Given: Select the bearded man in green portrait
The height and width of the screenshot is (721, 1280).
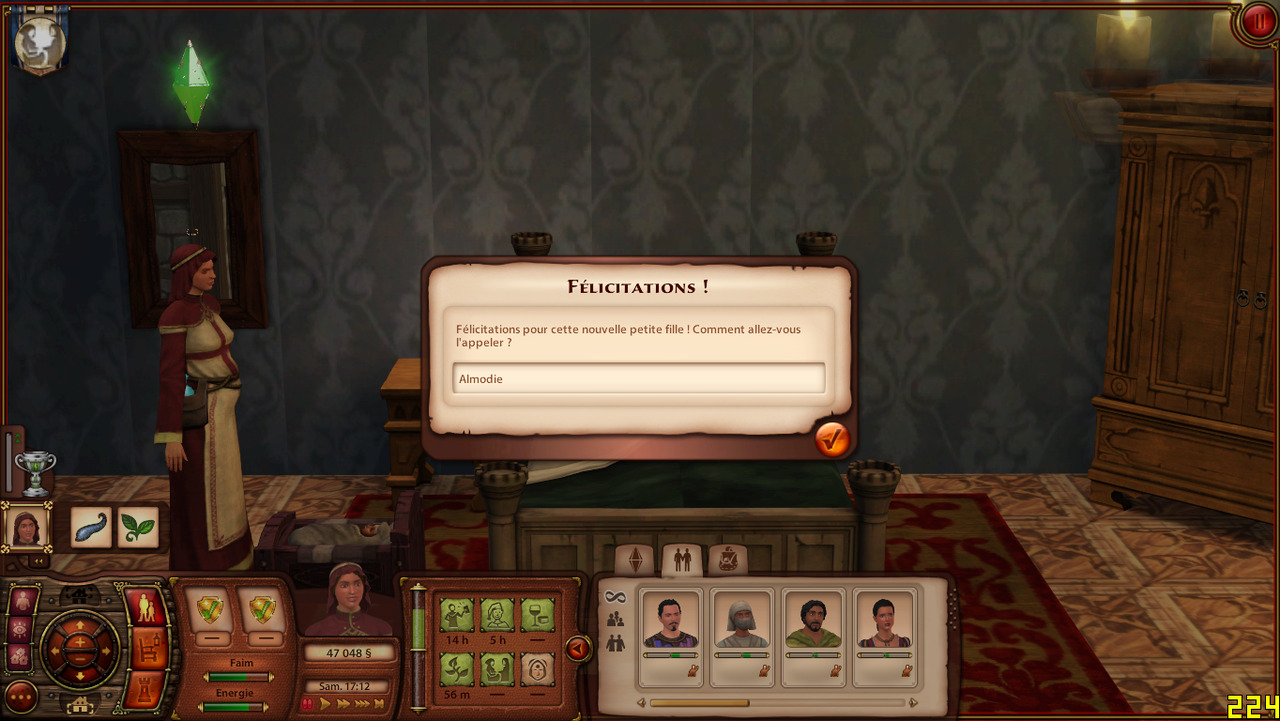Looking at the screenshot, I should tap(813, 622).
